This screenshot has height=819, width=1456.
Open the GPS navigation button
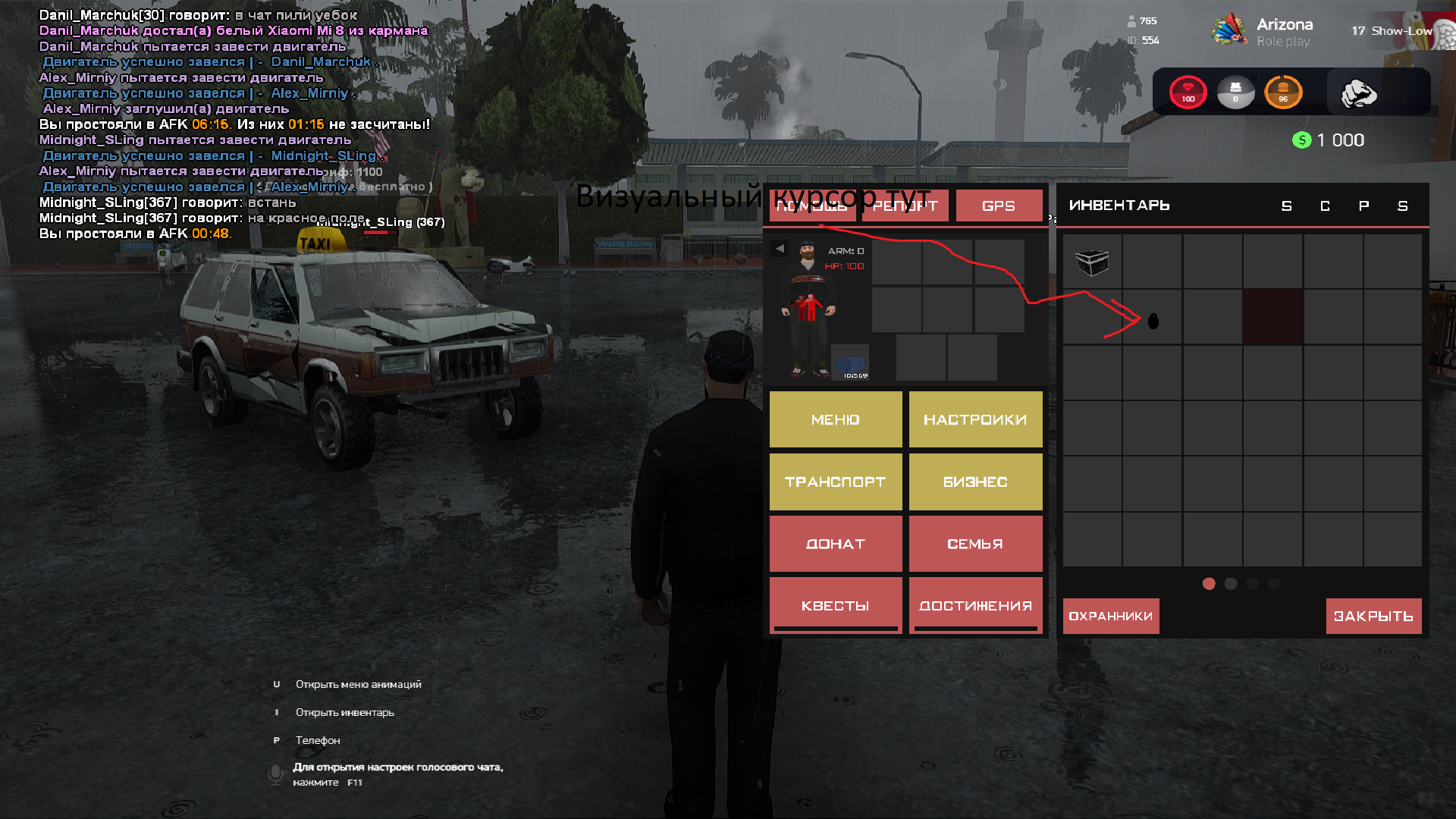tap(998, 206)
